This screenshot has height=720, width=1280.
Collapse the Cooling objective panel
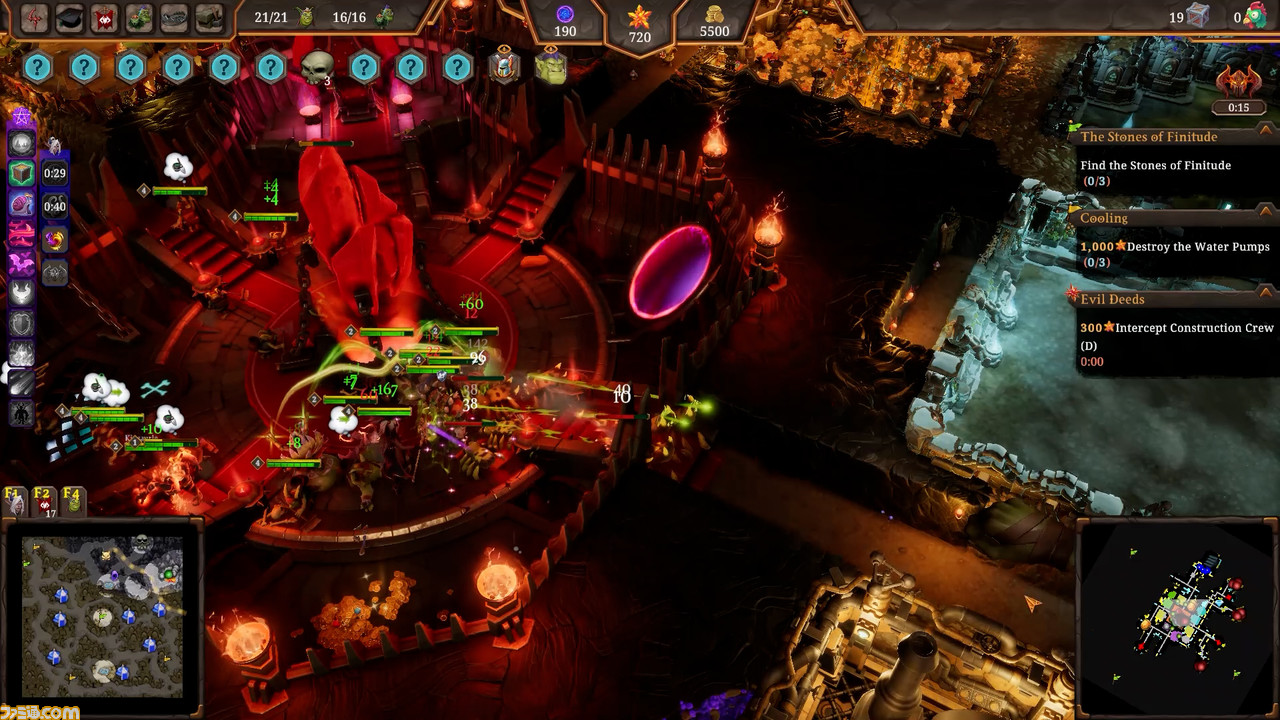[1265, 211]
